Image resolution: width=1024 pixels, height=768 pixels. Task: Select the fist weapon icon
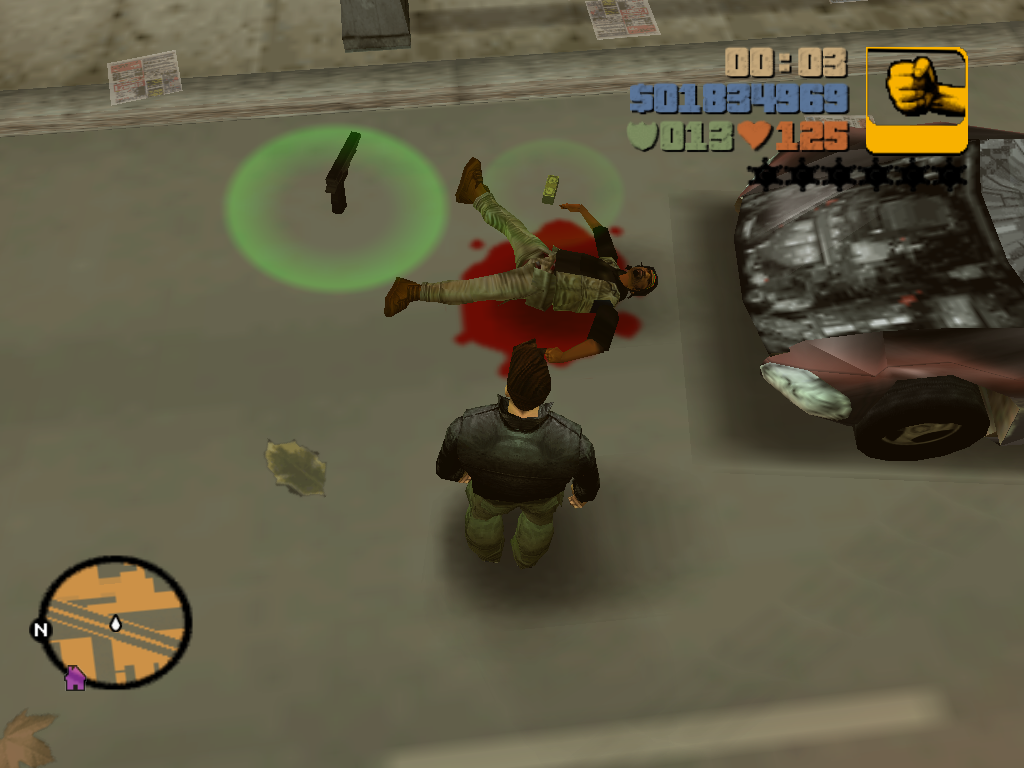click(x=916, y=99)
